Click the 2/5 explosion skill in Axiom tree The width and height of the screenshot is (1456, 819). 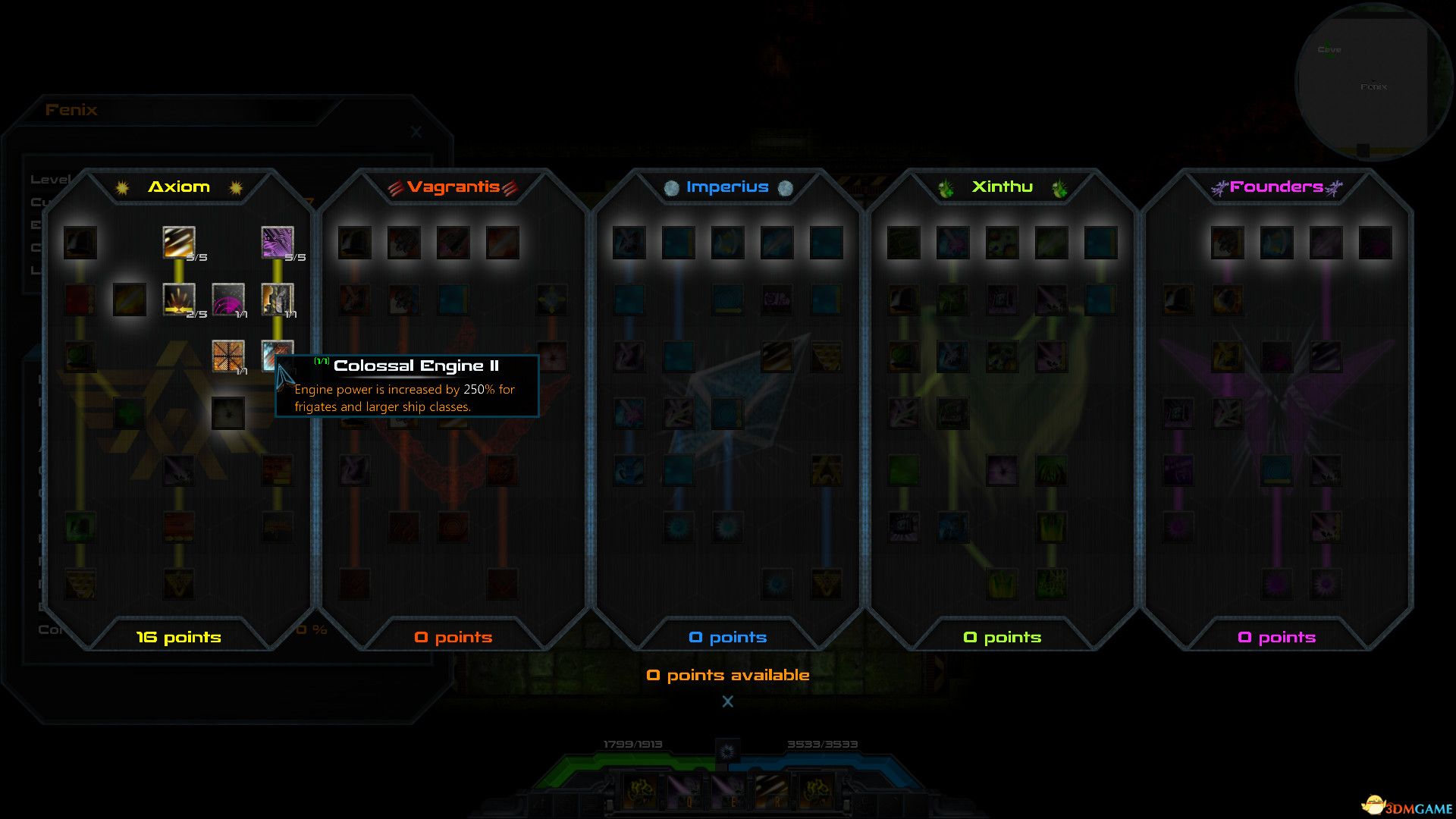(179, 300)
